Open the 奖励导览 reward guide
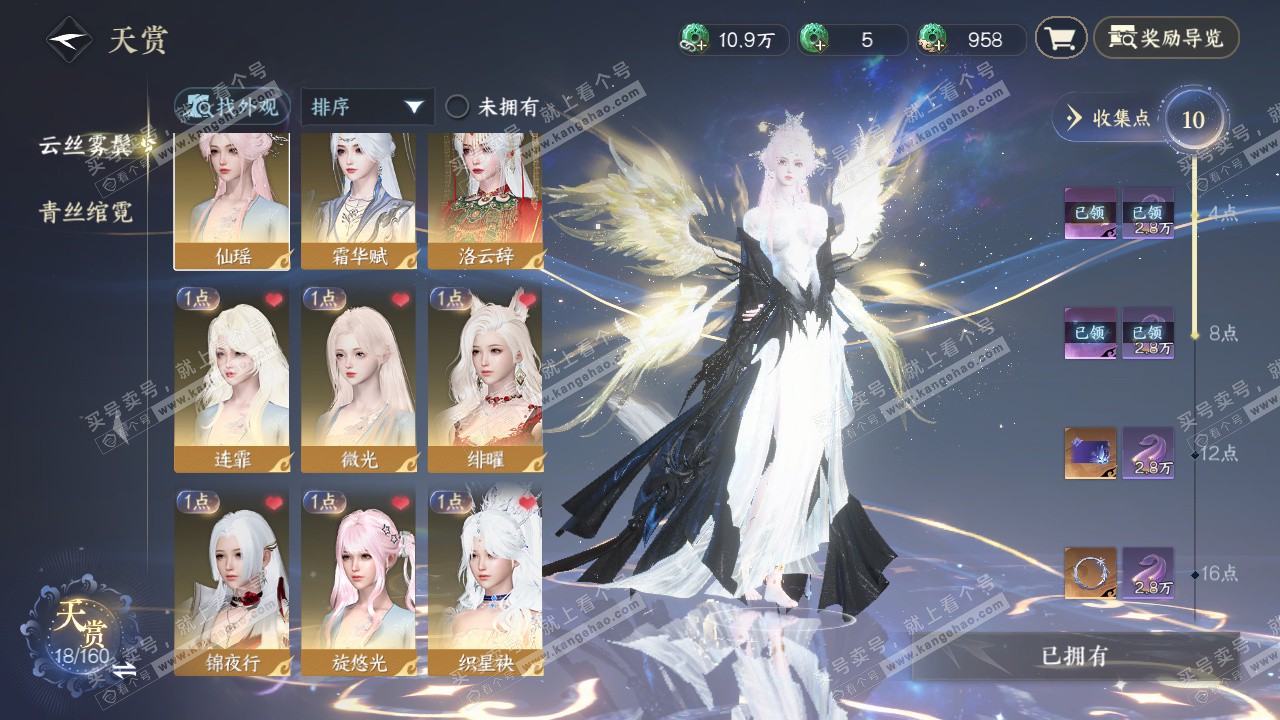The width and height of the screenshot is (1280, 720). pos(1166,39)
